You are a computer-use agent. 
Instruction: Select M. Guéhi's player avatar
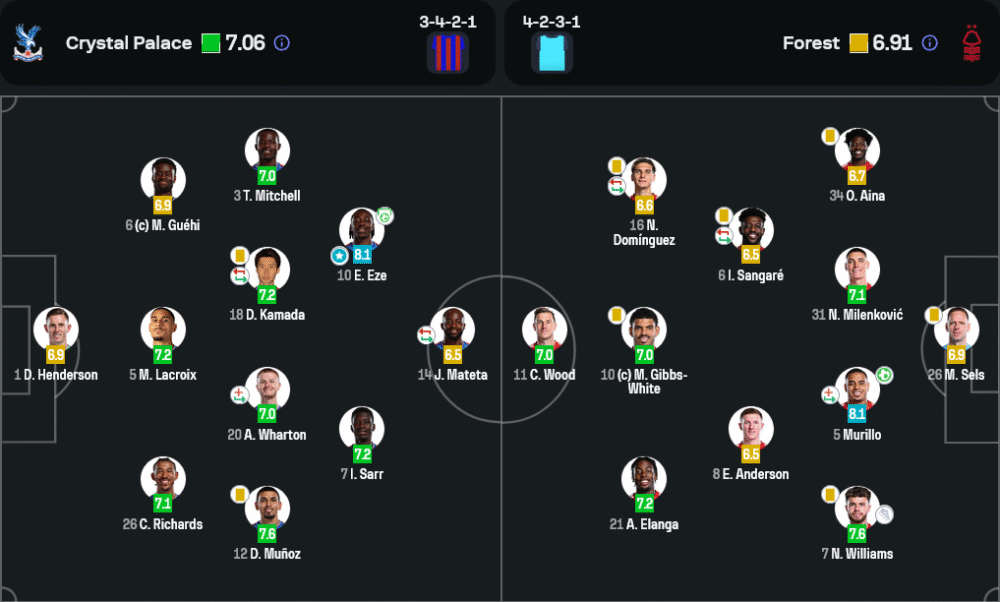tap(163, 180)
